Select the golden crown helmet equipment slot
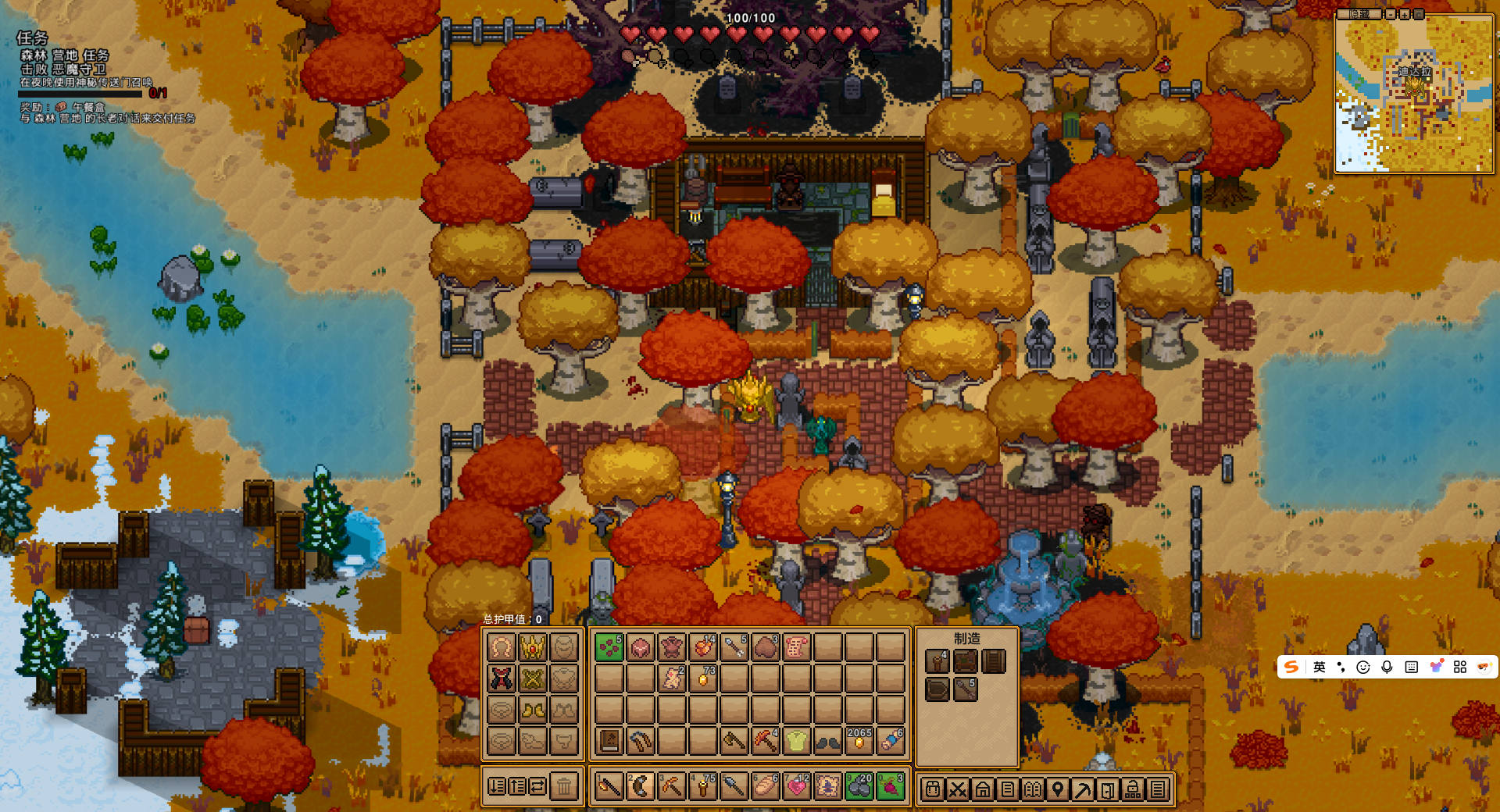 point(533,647)
